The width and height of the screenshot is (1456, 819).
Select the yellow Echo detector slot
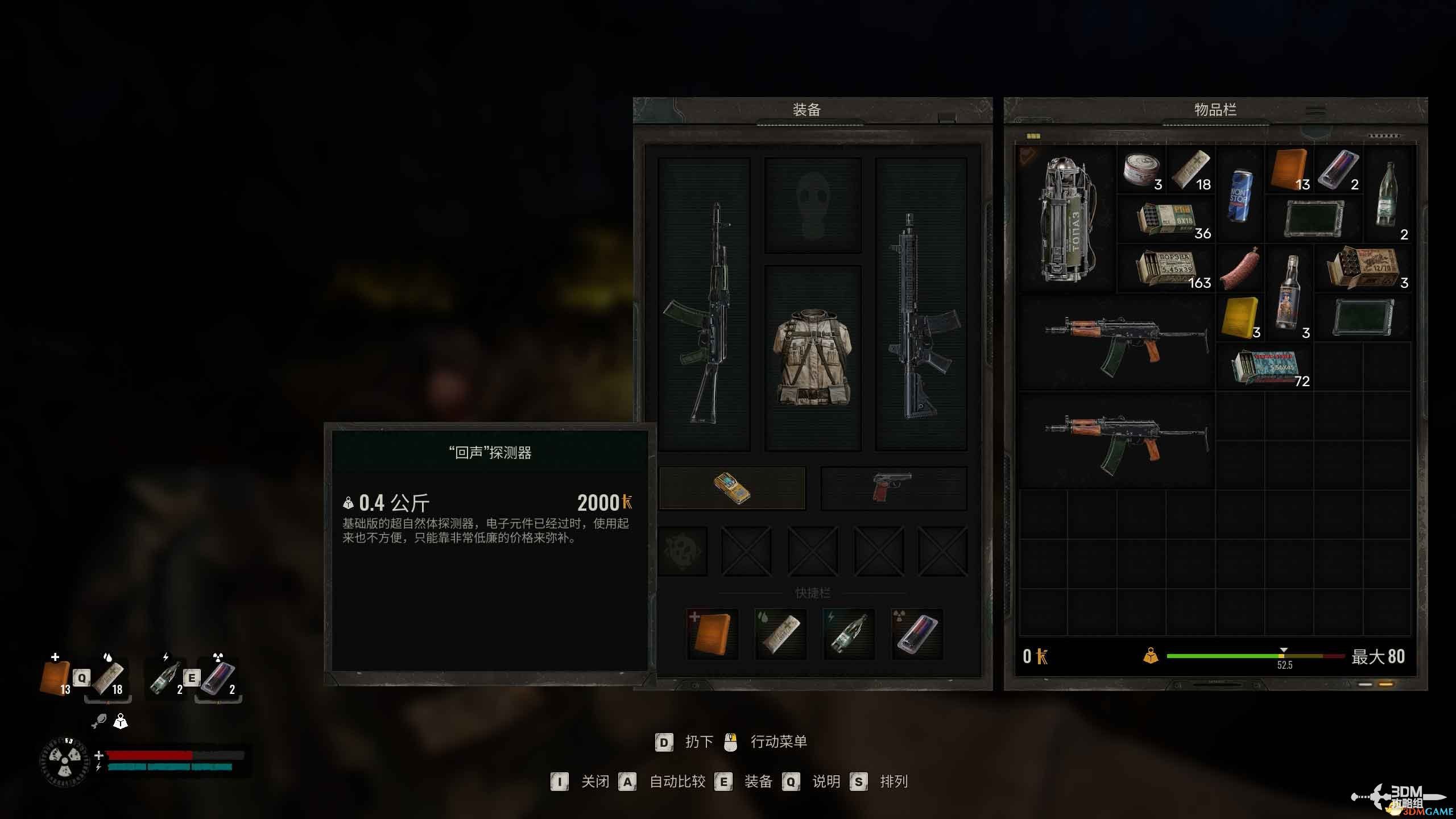click(x=732, y=488)
